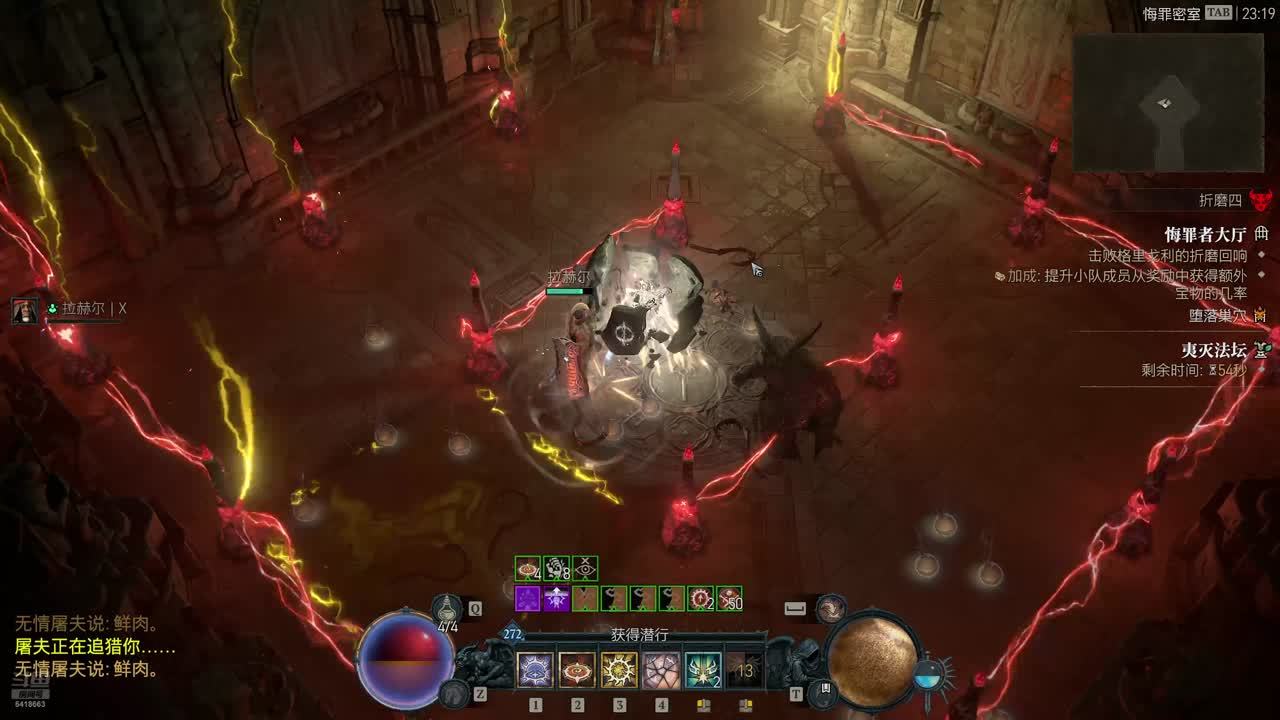Activate the teal winged skill with 2 charges
Viewport: 1280px width, 720px height.
(703, 670)
